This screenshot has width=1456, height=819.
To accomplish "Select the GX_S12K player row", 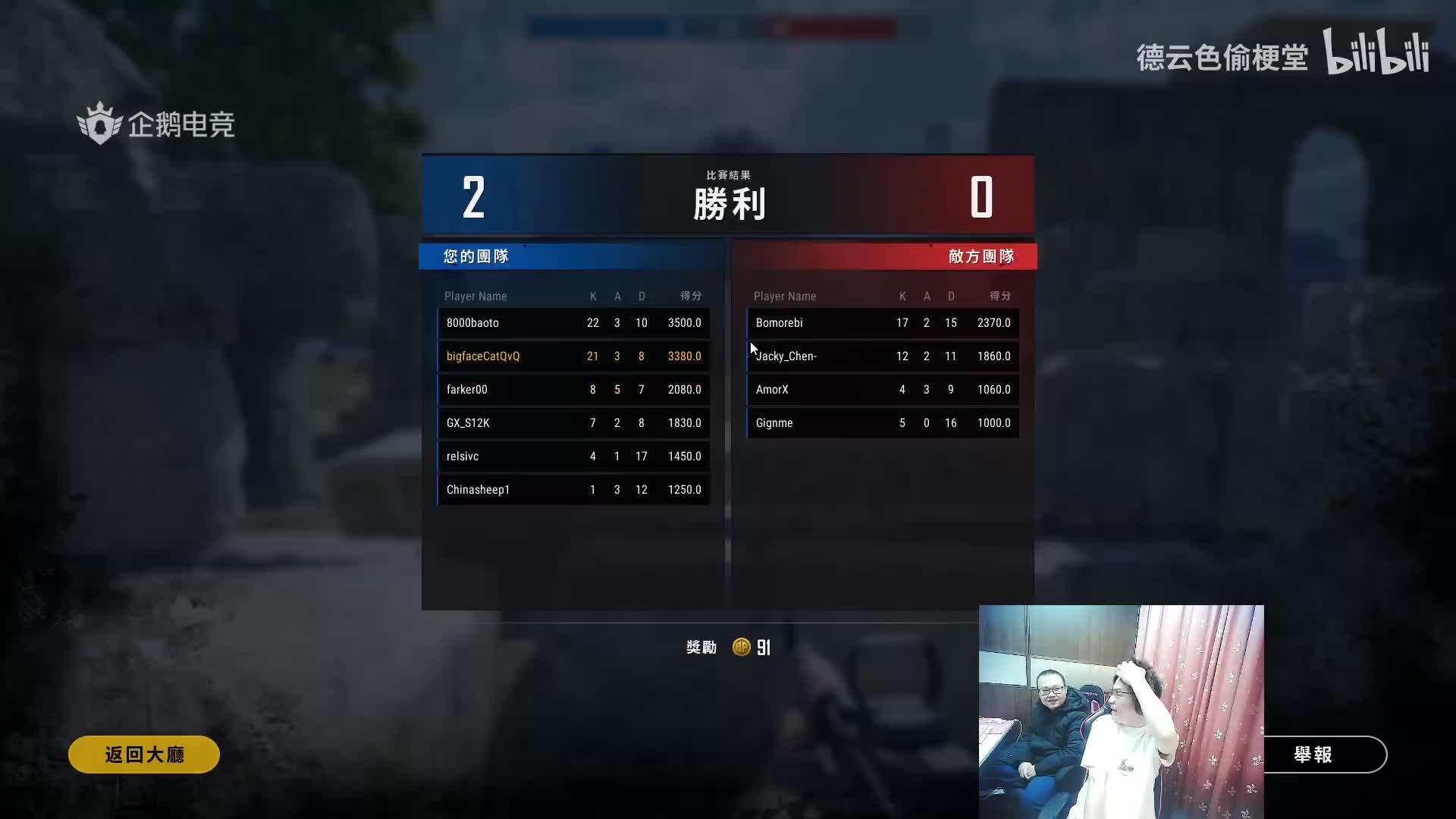I will point(573,423).
